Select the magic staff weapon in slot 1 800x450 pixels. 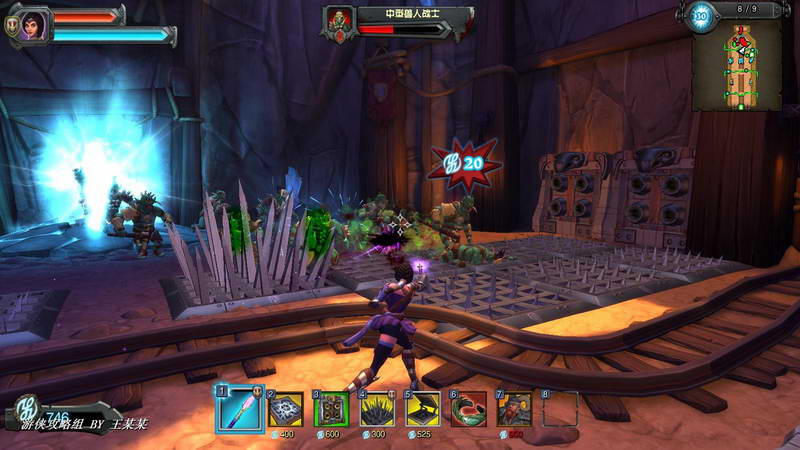click(238, 409)
